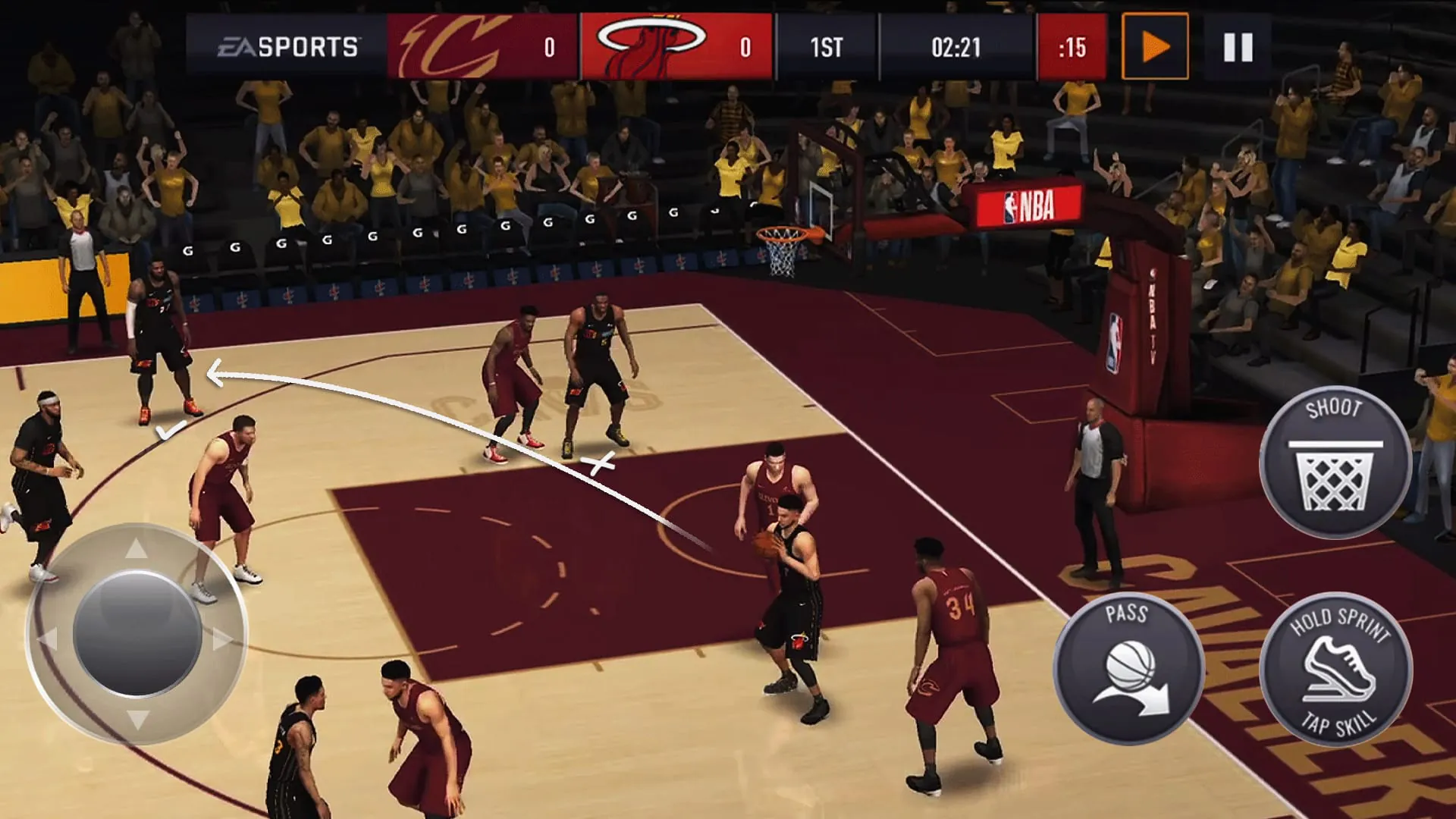Tap the pause icon to pause the game
Viewport: 1456px width, 819px height.
pyautogui.click(x=1238, y=48)
